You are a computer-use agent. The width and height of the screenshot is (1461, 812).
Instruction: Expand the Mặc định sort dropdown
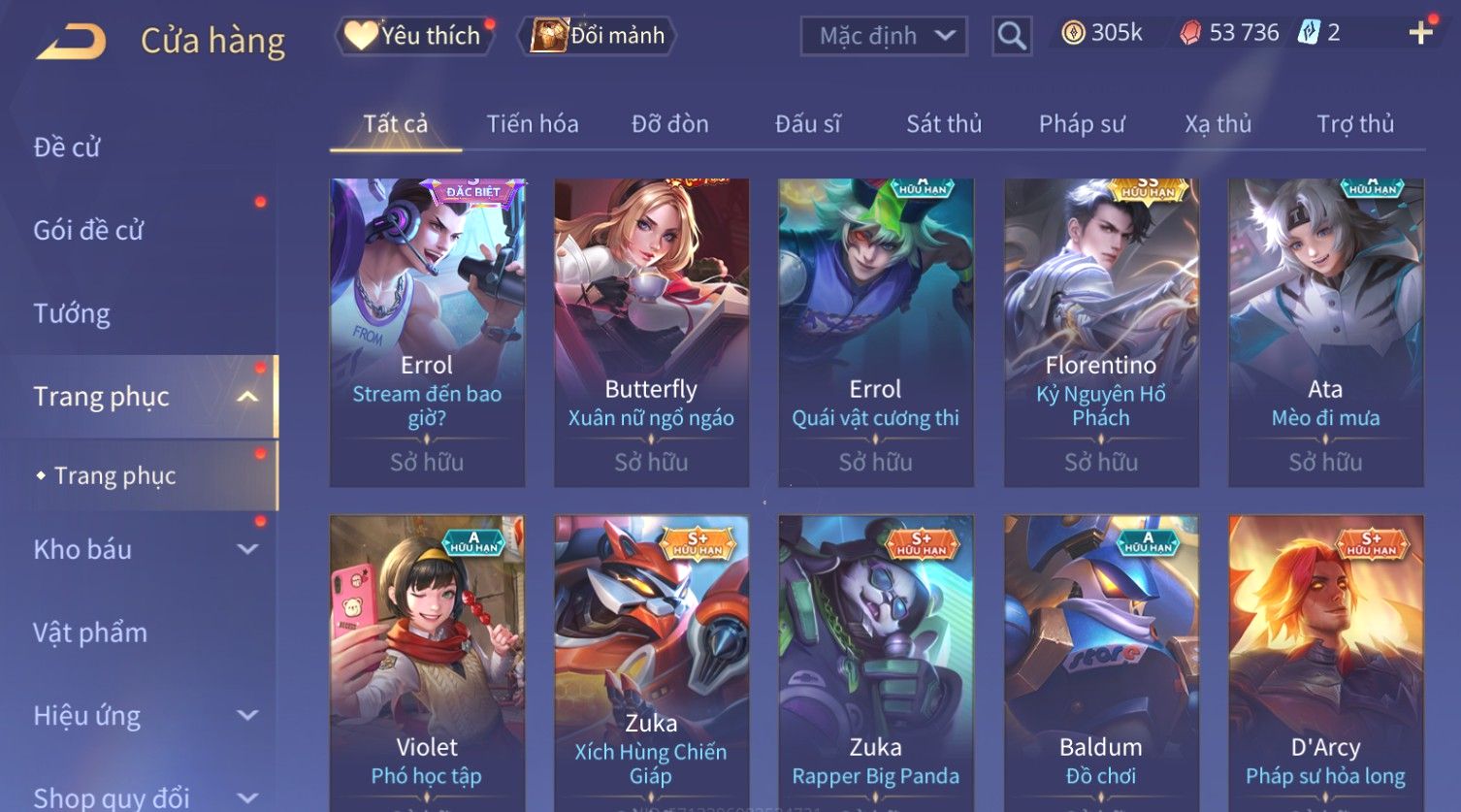884,36
